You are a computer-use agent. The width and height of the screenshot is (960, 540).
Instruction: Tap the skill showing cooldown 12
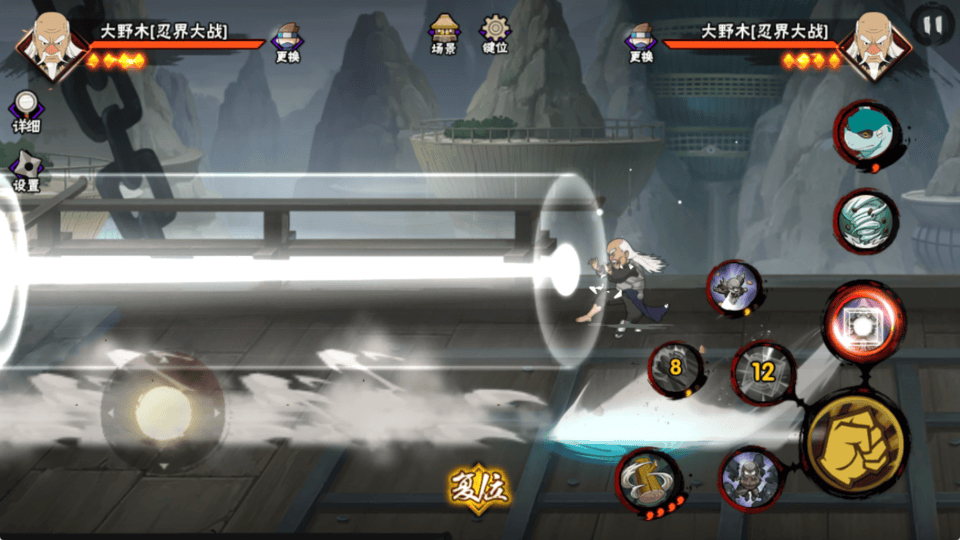point(763,373)
